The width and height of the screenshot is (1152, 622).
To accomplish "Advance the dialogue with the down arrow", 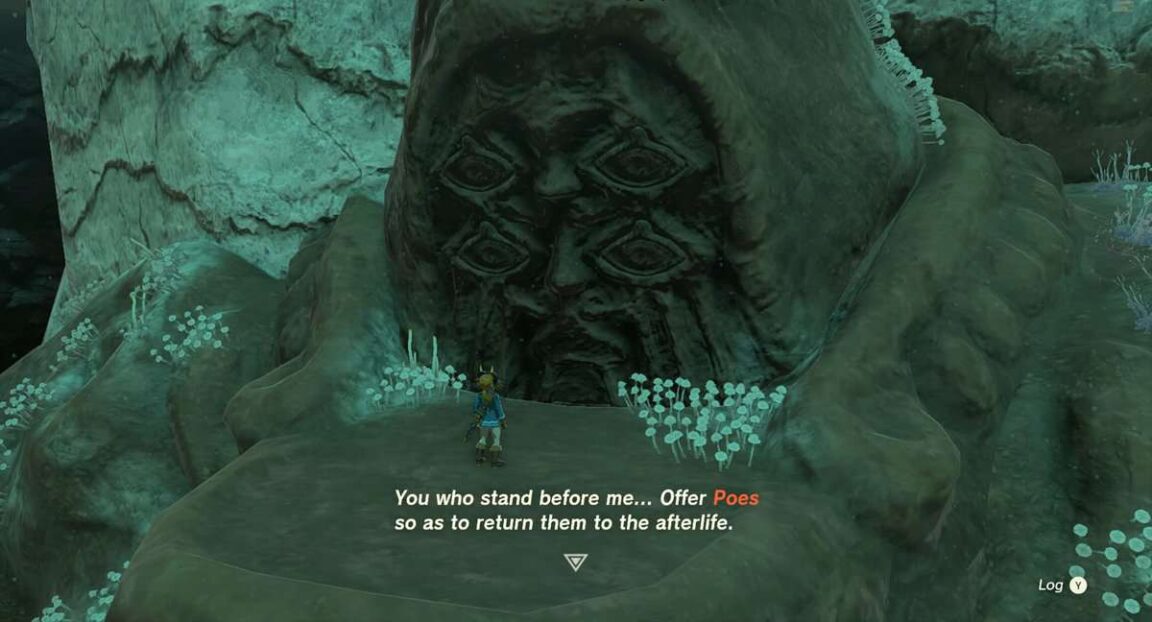I will click(576, 562).
